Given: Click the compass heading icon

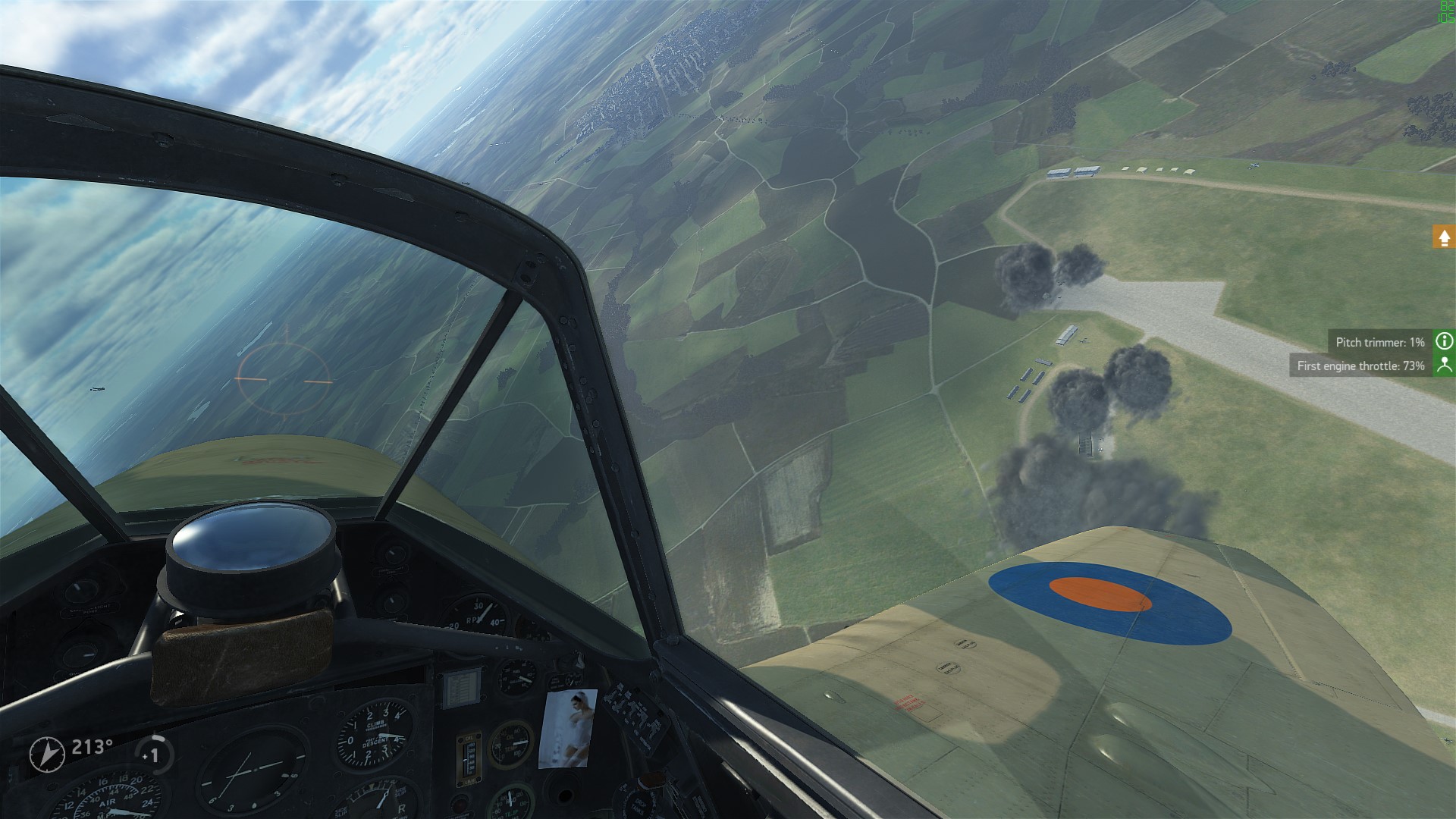Looking at the screenshot, I should tap(47, 754).
